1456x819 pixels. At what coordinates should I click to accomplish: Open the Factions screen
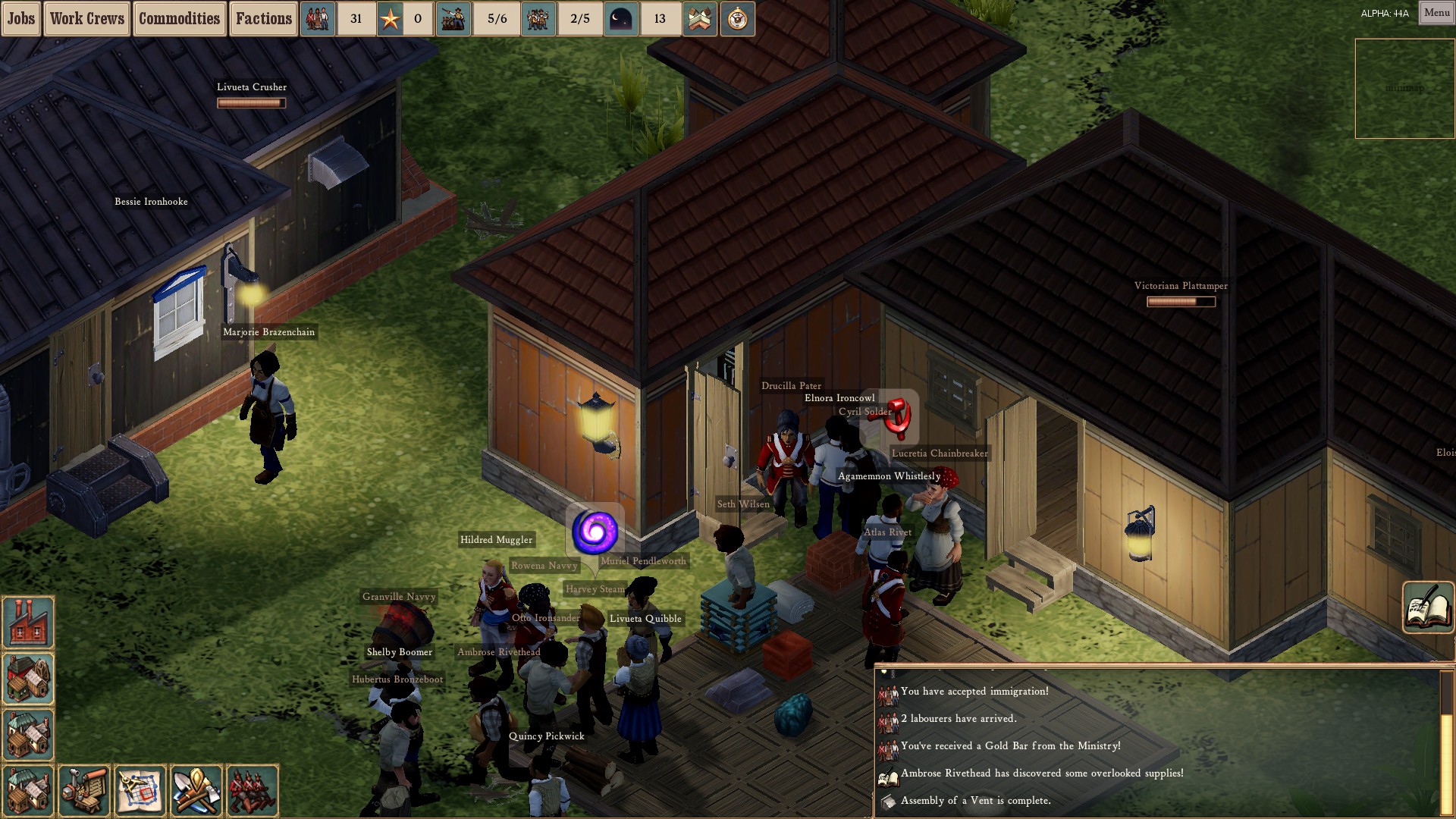tap(263, 19)
